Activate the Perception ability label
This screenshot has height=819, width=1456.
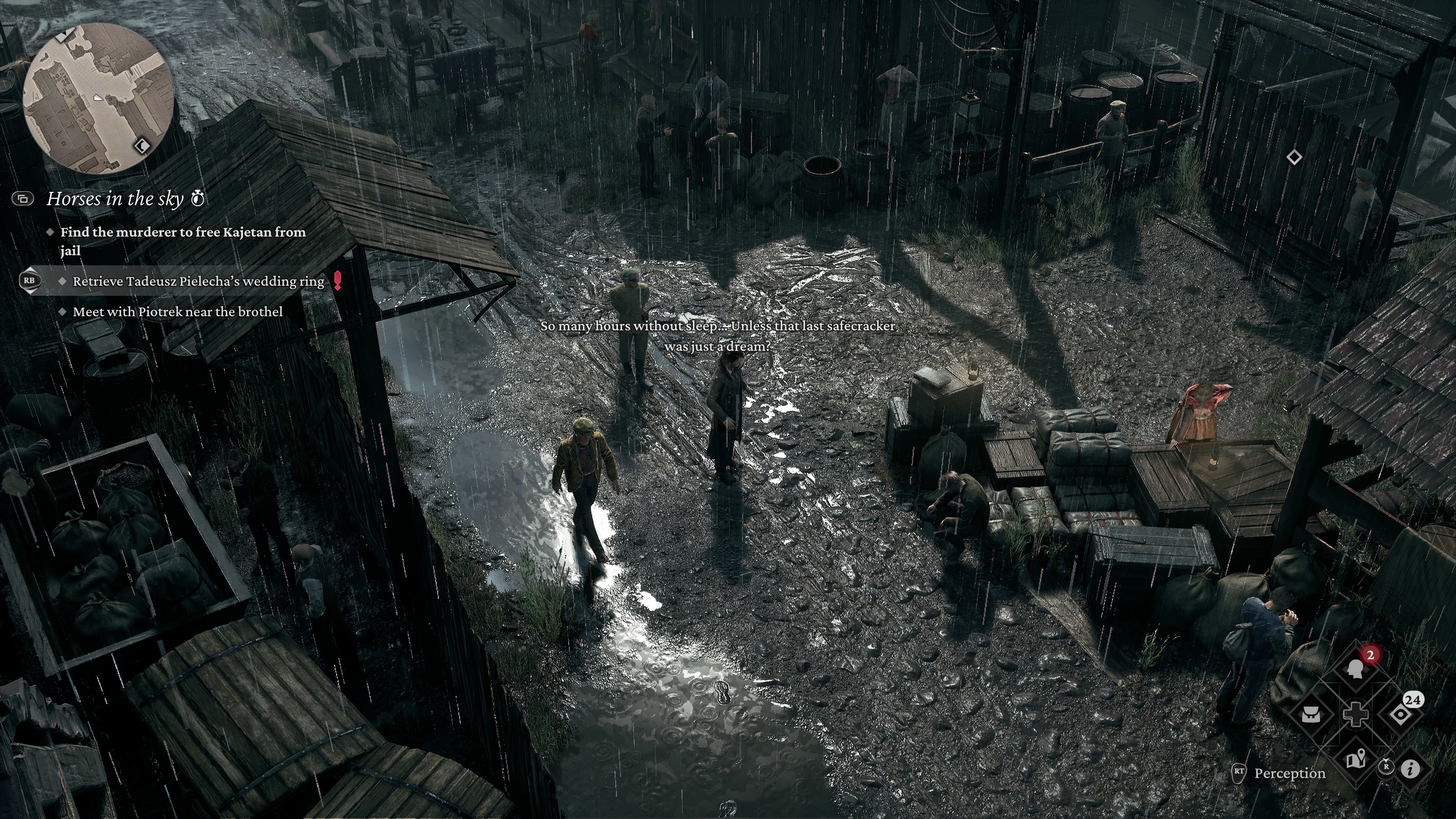(1289, 773)
